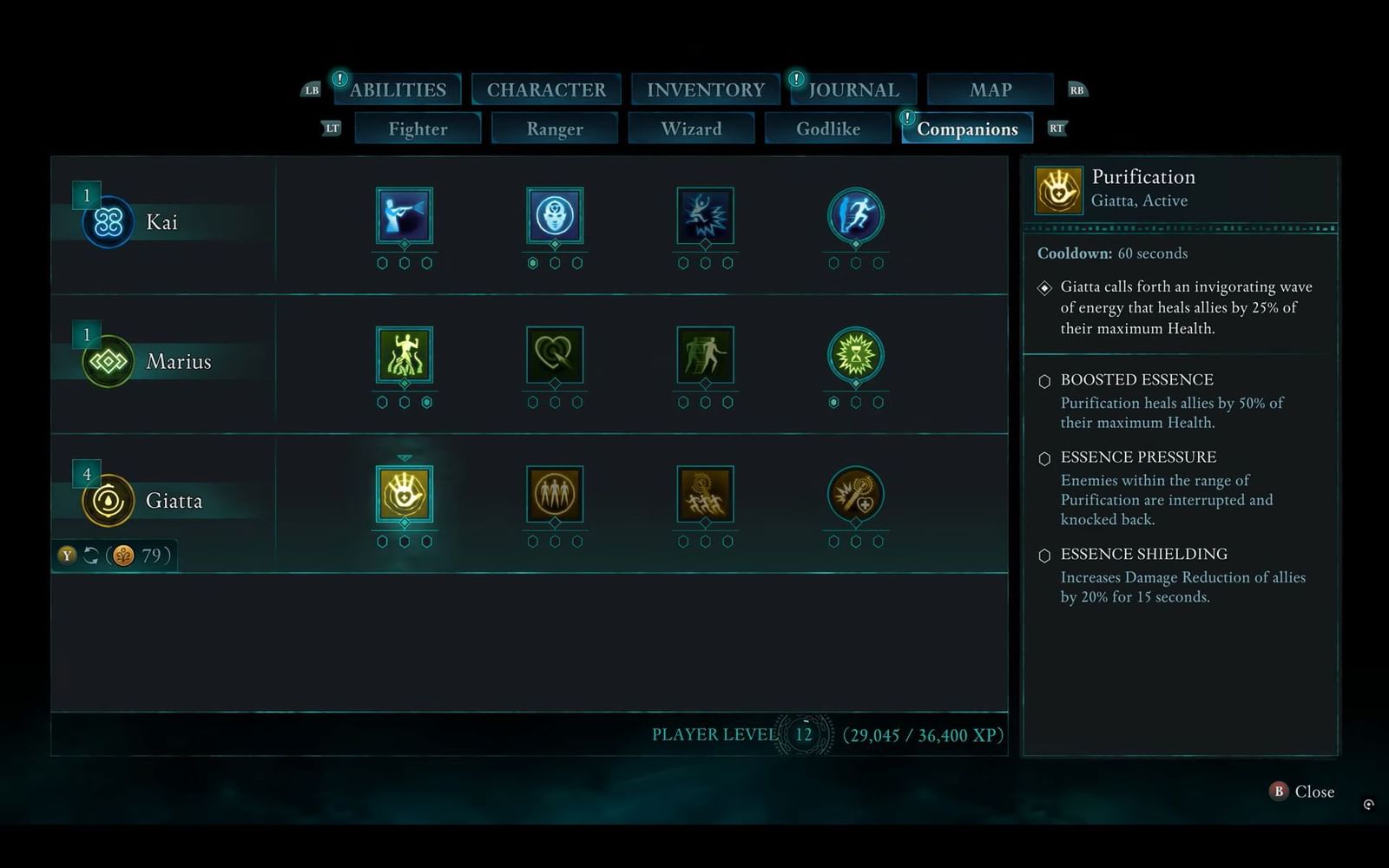Image resolution: width=1389 pixels, height=868 pixels.
Task: Click the Y respec refund button
Action: [x=67, y=556]
